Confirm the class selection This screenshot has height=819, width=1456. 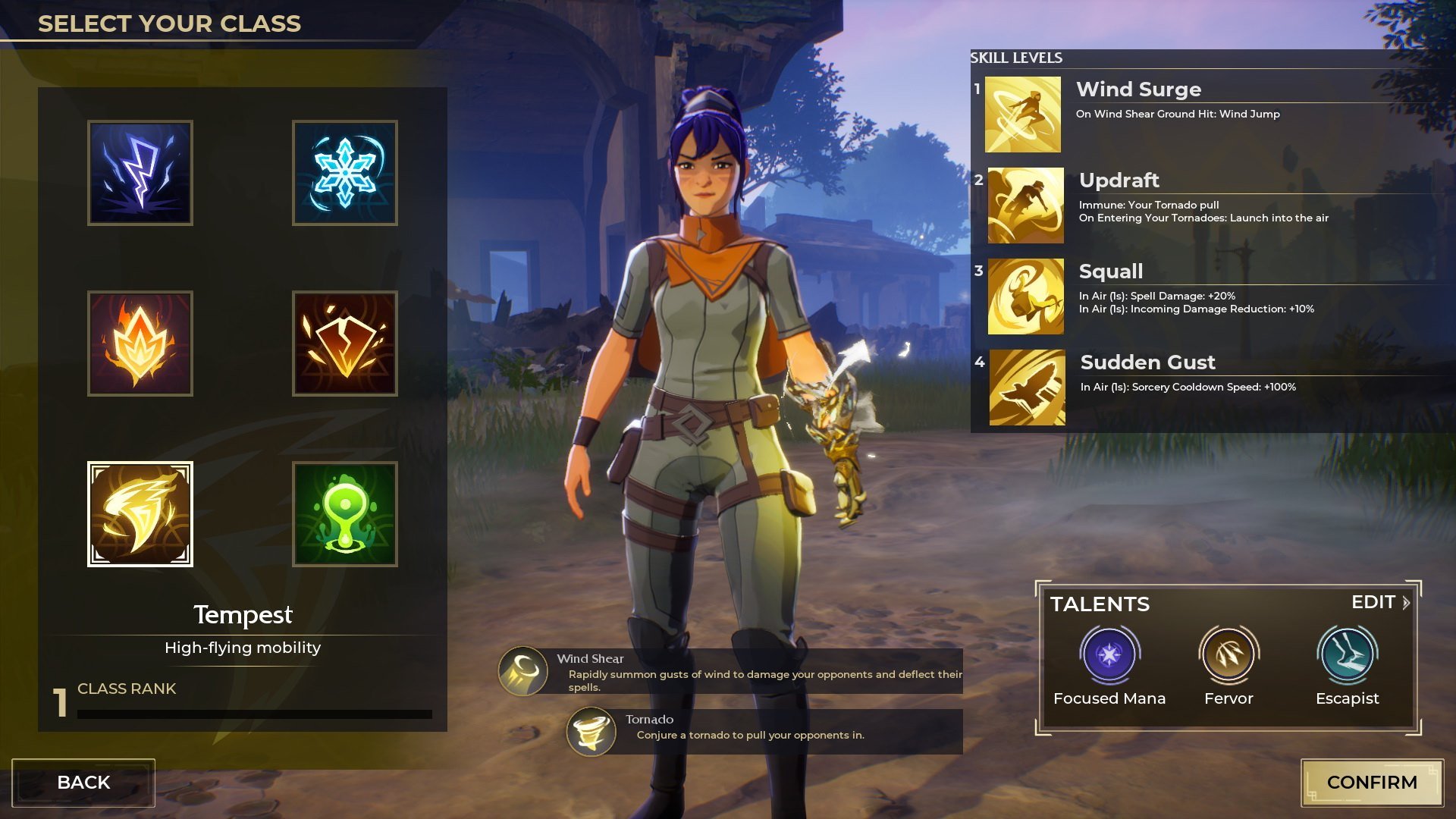coord(1372,783)
